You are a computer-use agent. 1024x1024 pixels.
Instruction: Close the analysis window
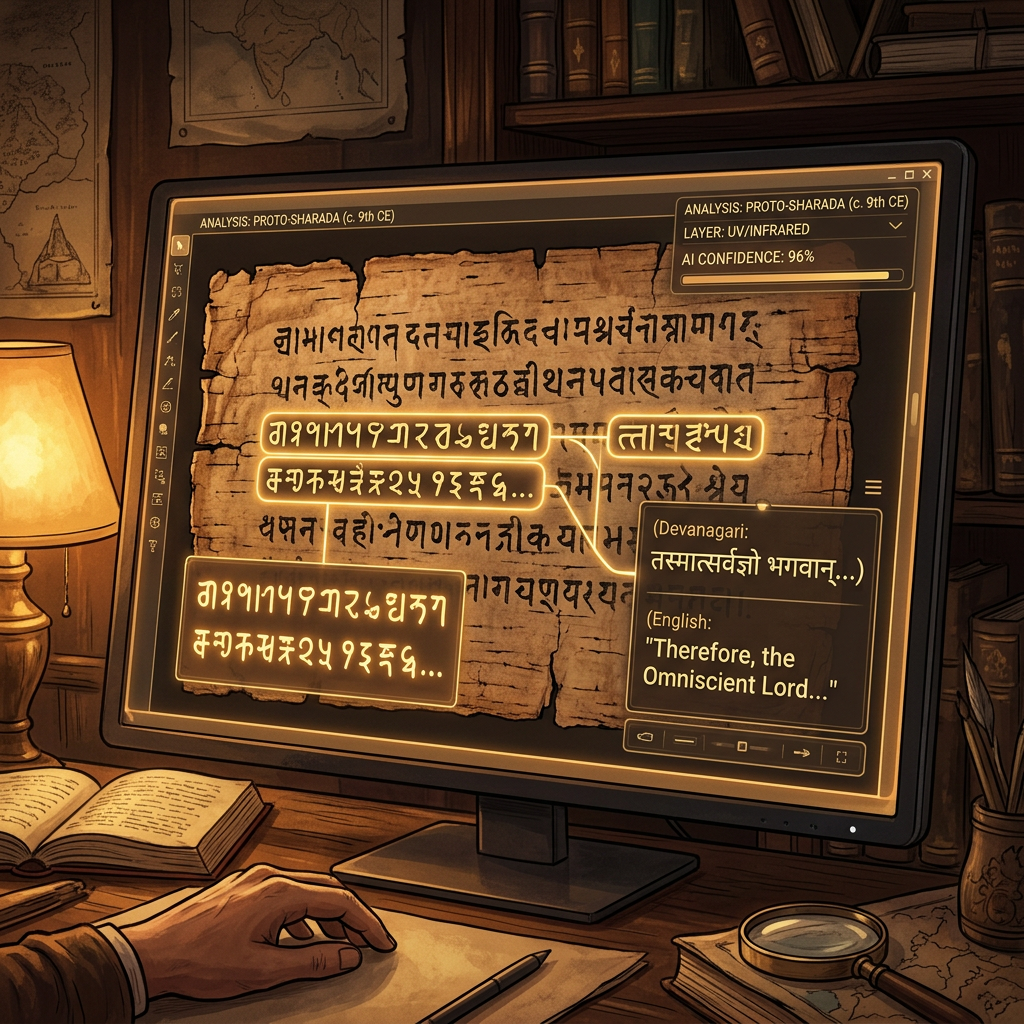pos(929,175)
